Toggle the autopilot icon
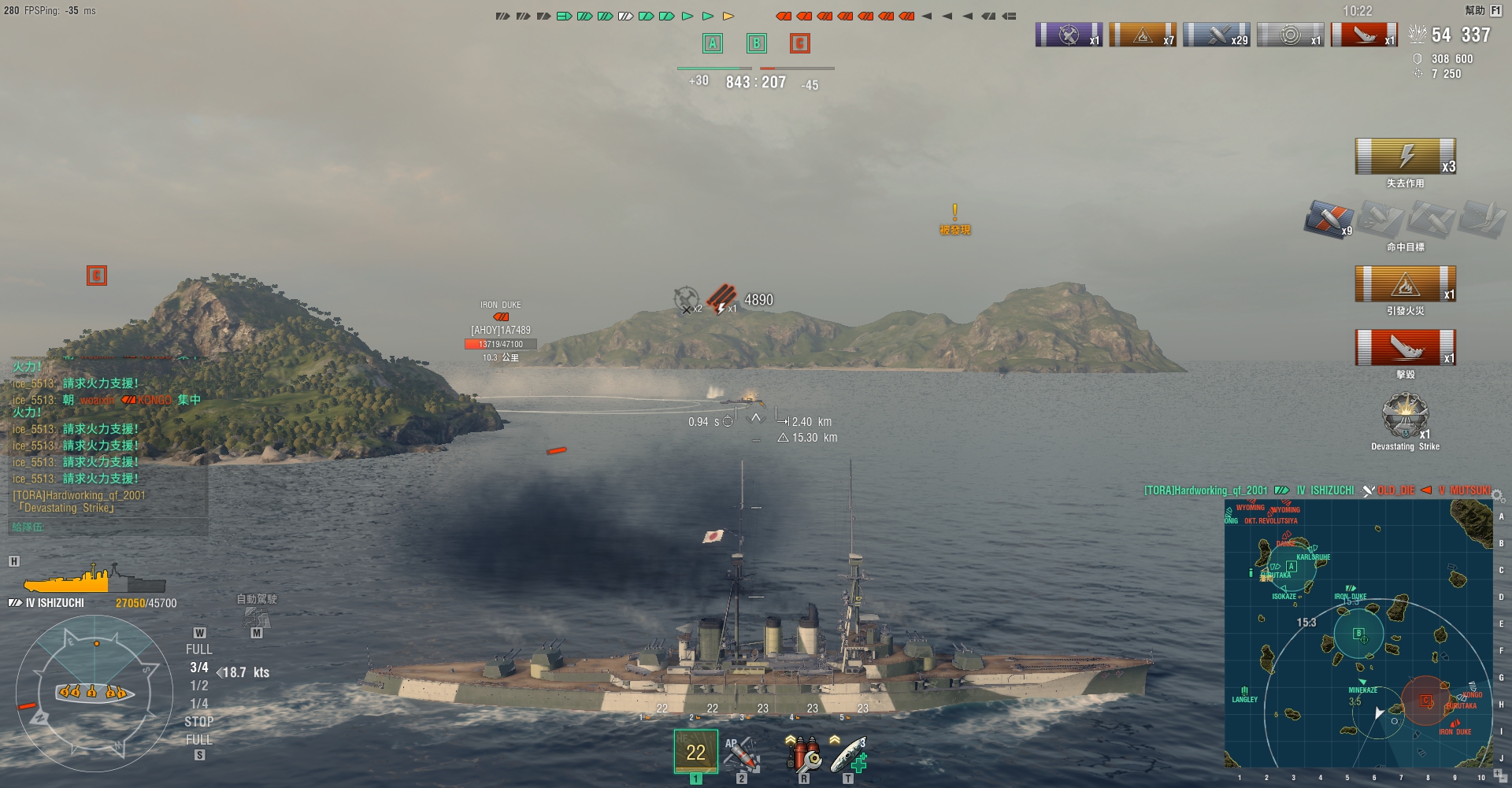The height and width of the screenshot is (788, 1512). coord(256,616)
